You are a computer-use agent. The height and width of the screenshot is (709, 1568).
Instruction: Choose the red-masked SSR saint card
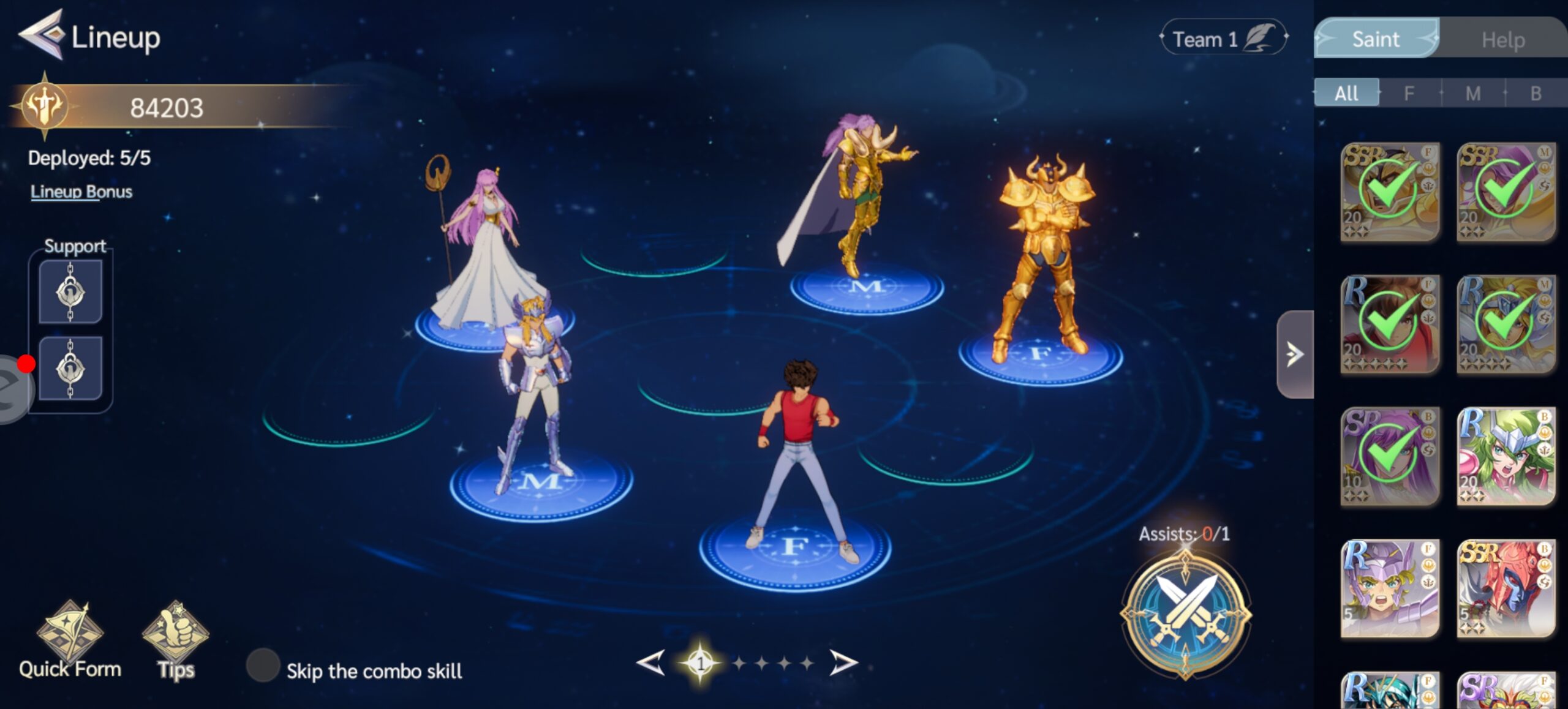tap(1505, 588)
